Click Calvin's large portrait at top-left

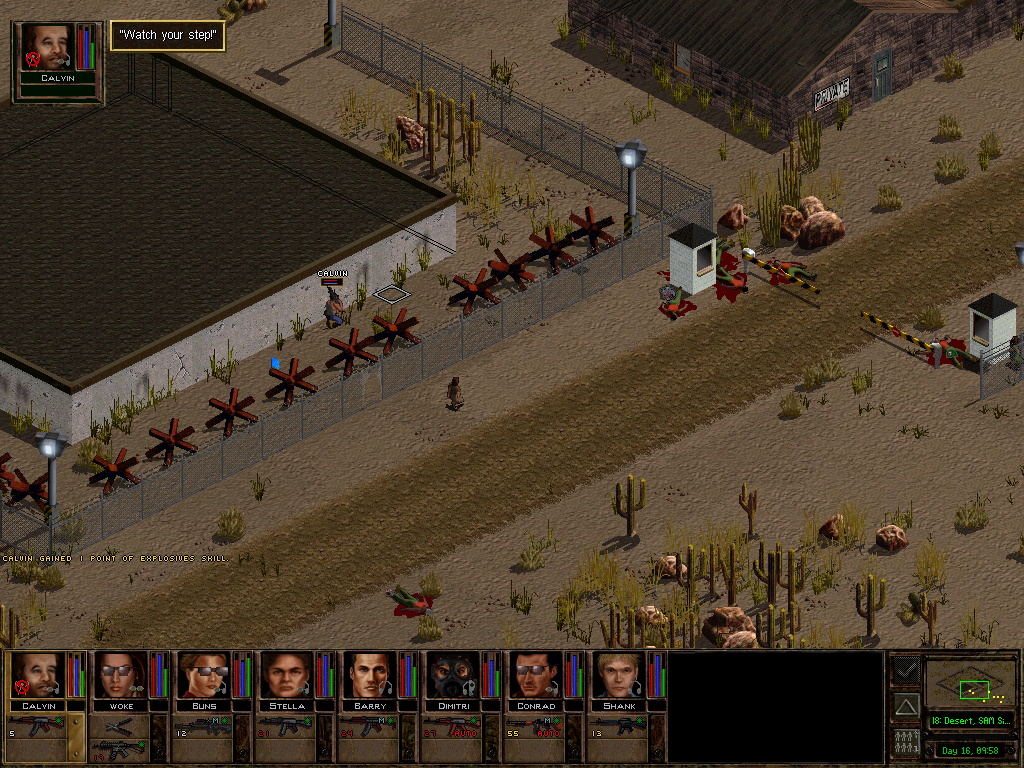pos(48,48)
